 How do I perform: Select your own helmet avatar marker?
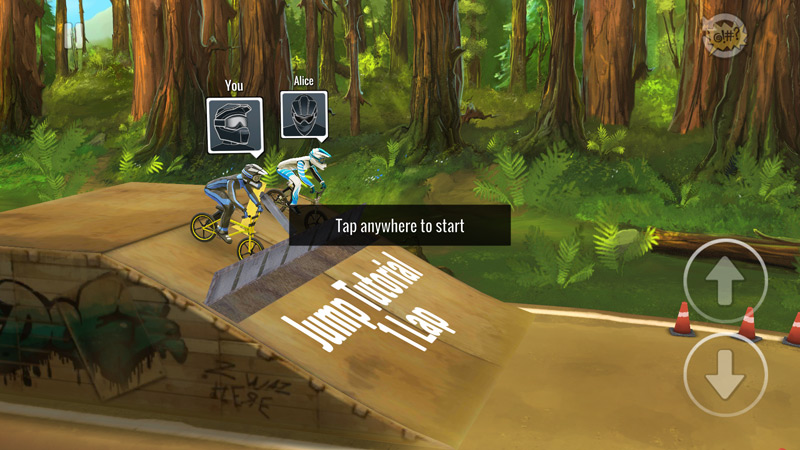click(x=234, y=124)
